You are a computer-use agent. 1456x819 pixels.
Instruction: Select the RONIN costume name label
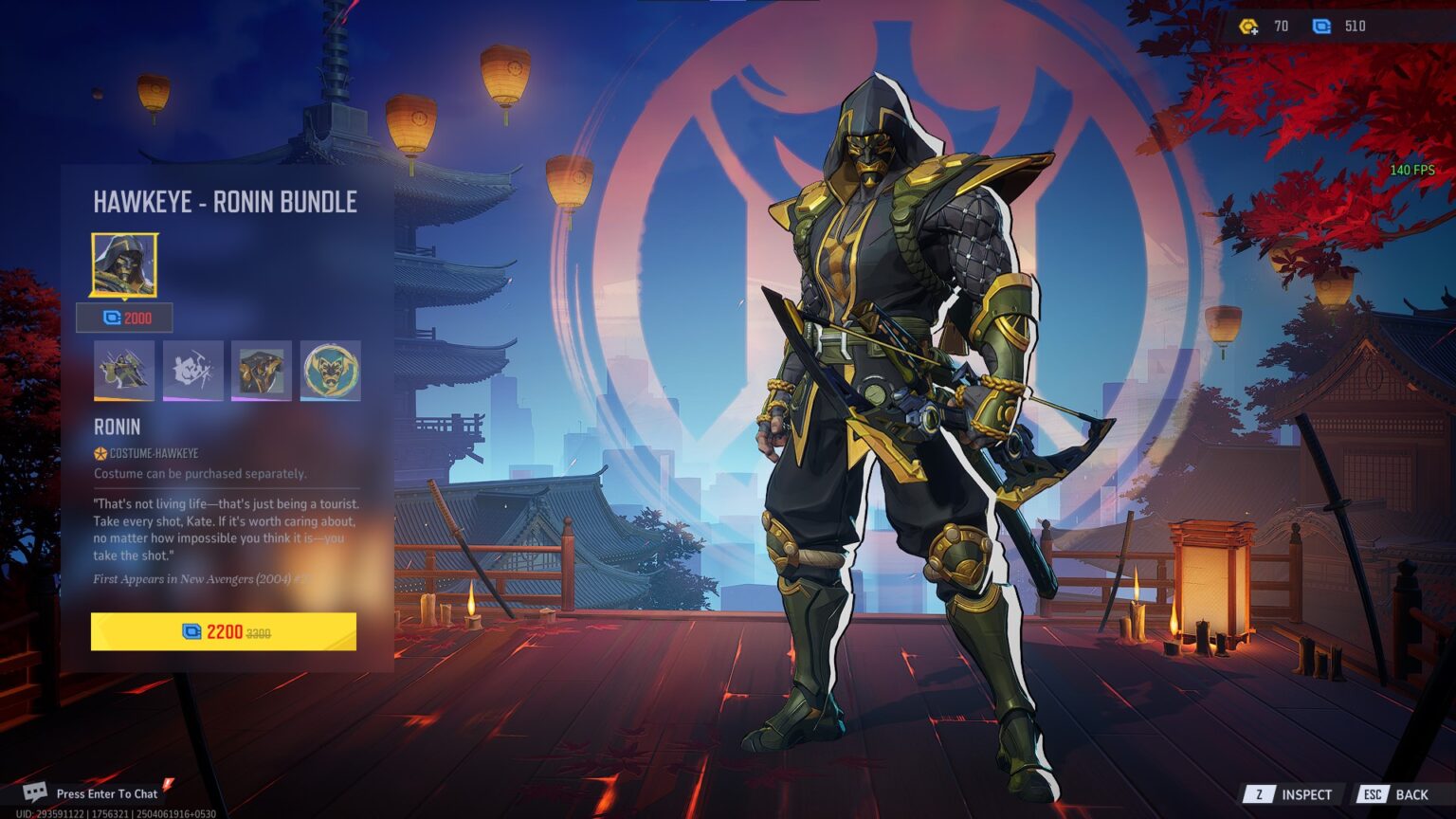pos(116,427)
